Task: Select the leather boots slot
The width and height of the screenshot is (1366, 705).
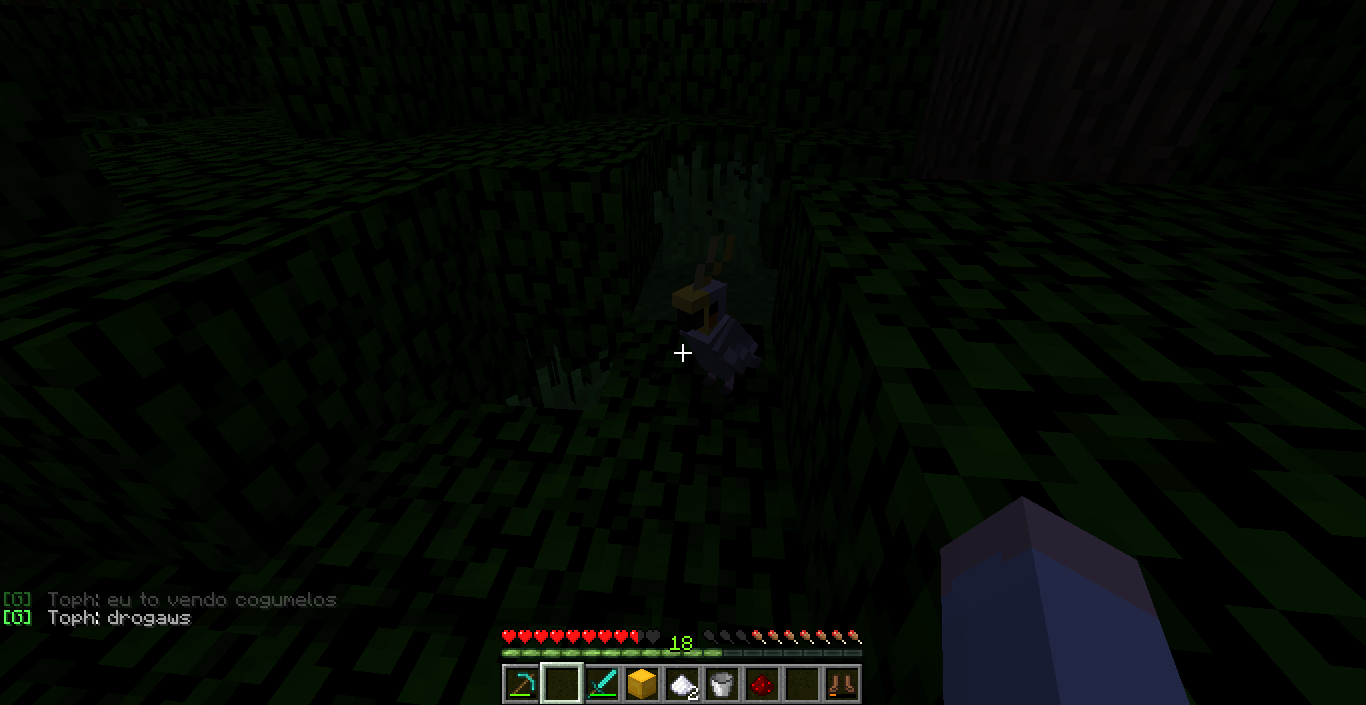Action: pyautogui.click(x=841, y=685)
